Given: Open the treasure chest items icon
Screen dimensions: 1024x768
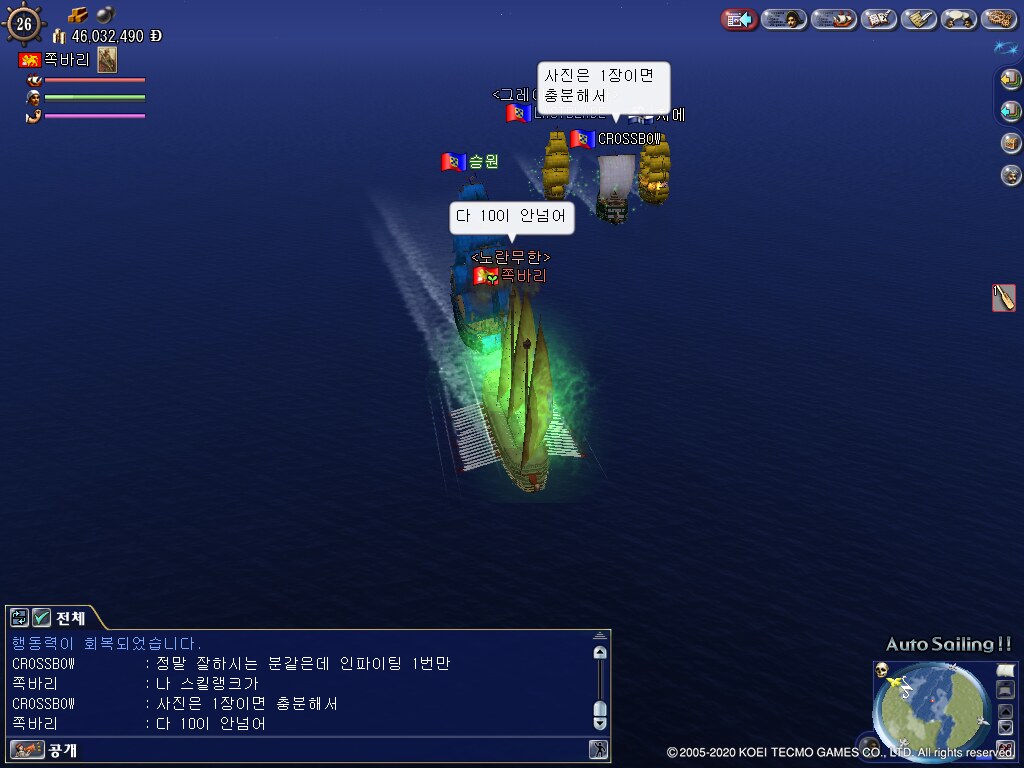Looking at the screenshot, I should coord(1011,143).
